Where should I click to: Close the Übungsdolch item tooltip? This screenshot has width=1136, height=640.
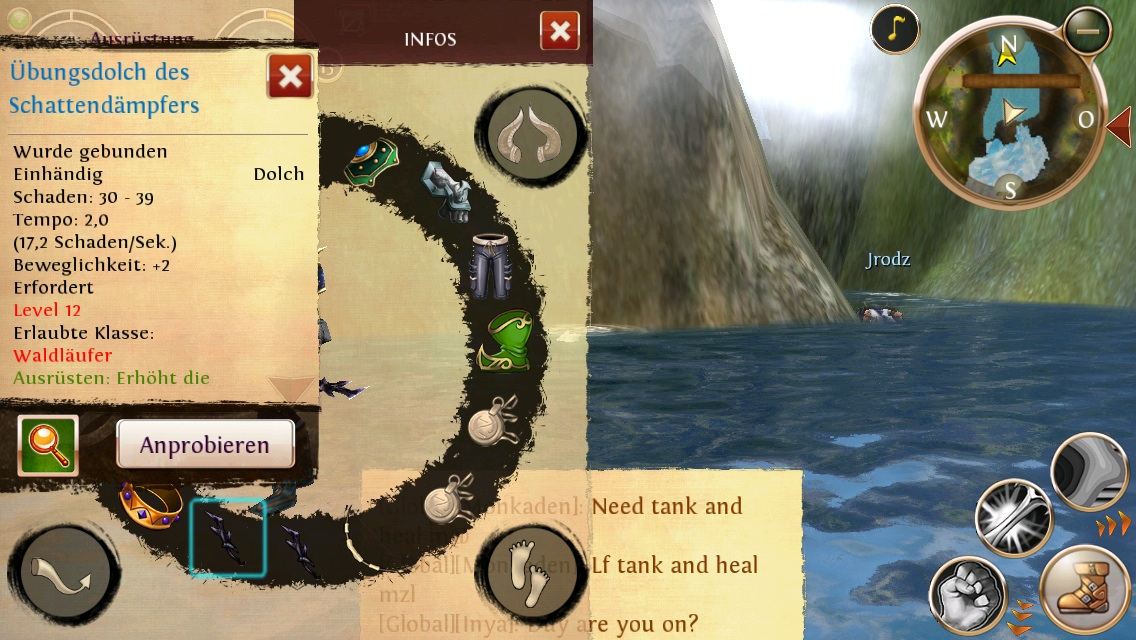(290, 77)
